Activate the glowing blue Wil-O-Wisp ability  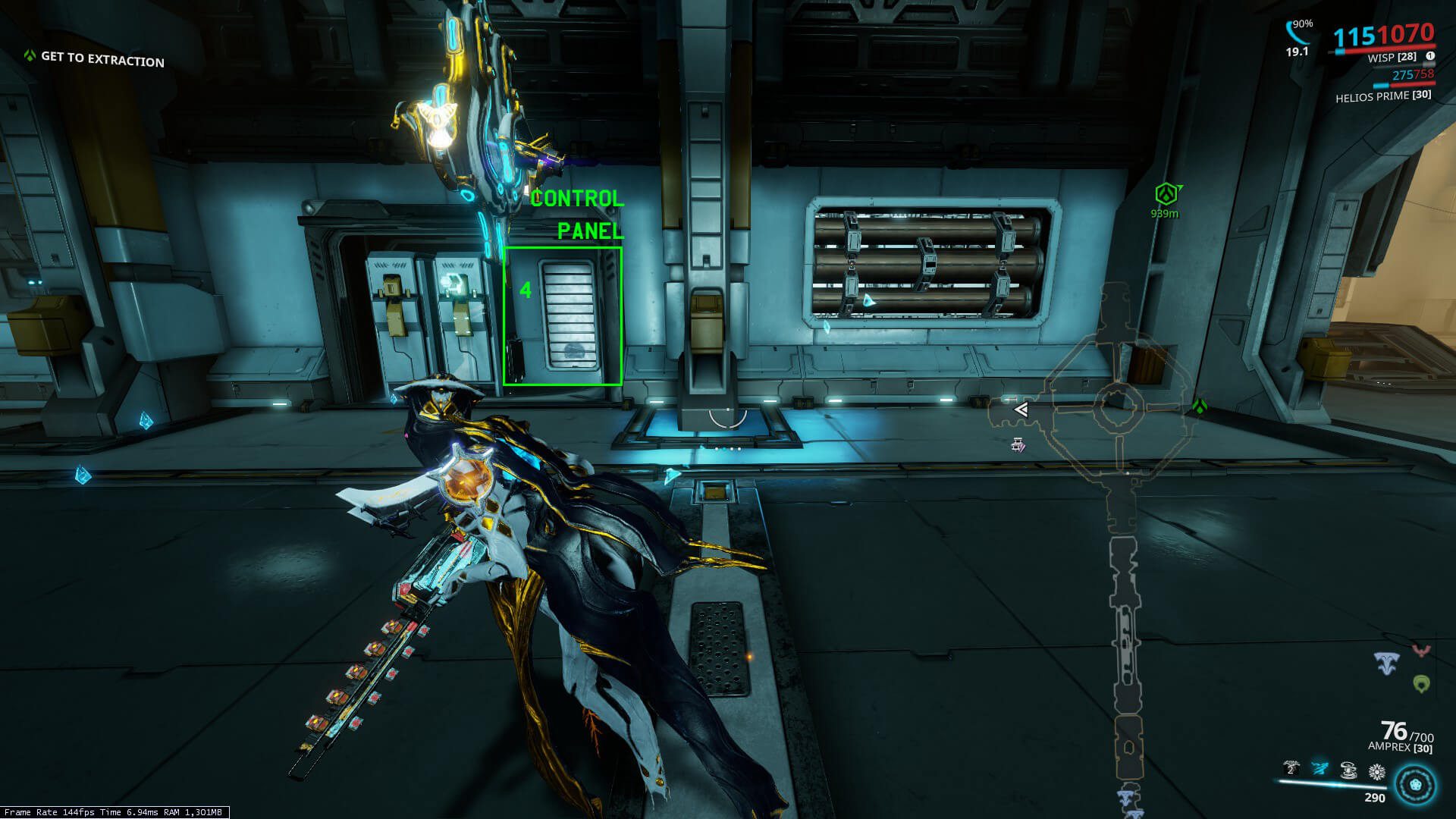point(1319,770)
